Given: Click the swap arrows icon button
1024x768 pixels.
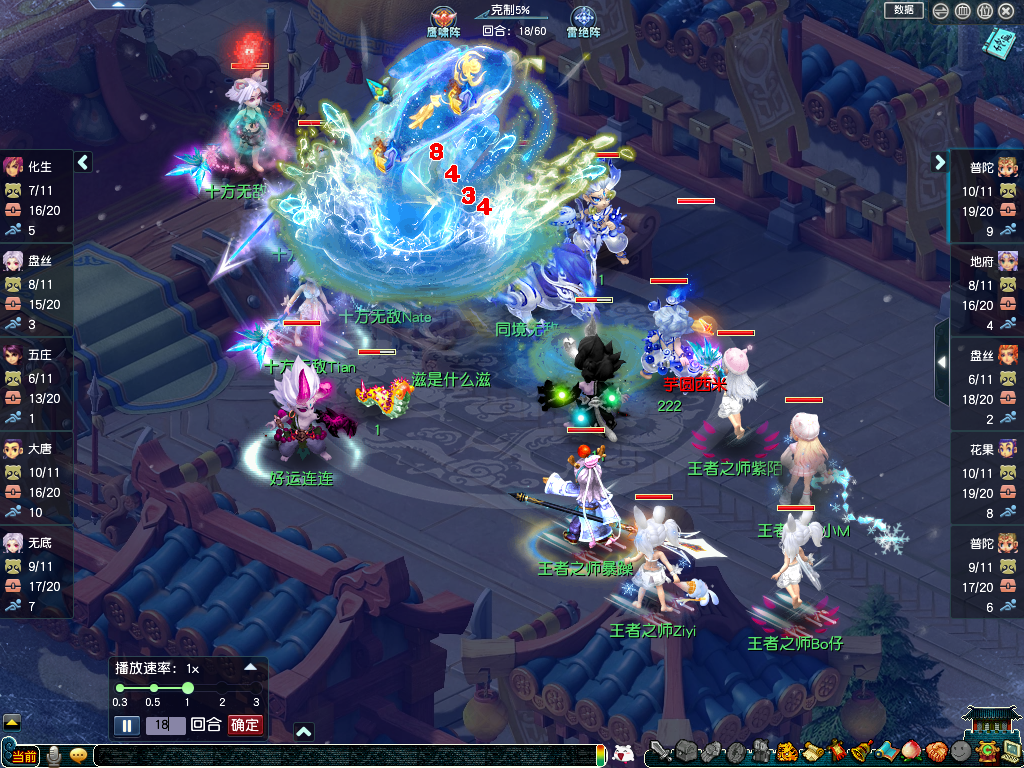Looking at the screenshot, I should (x=941, y=11).
